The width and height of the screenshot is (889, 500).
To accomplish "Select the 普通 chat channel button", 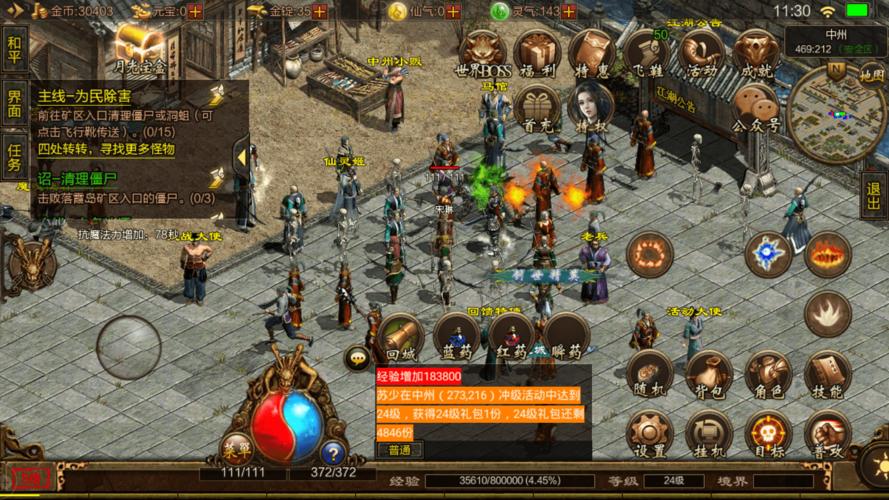I will tap(399, 450).
